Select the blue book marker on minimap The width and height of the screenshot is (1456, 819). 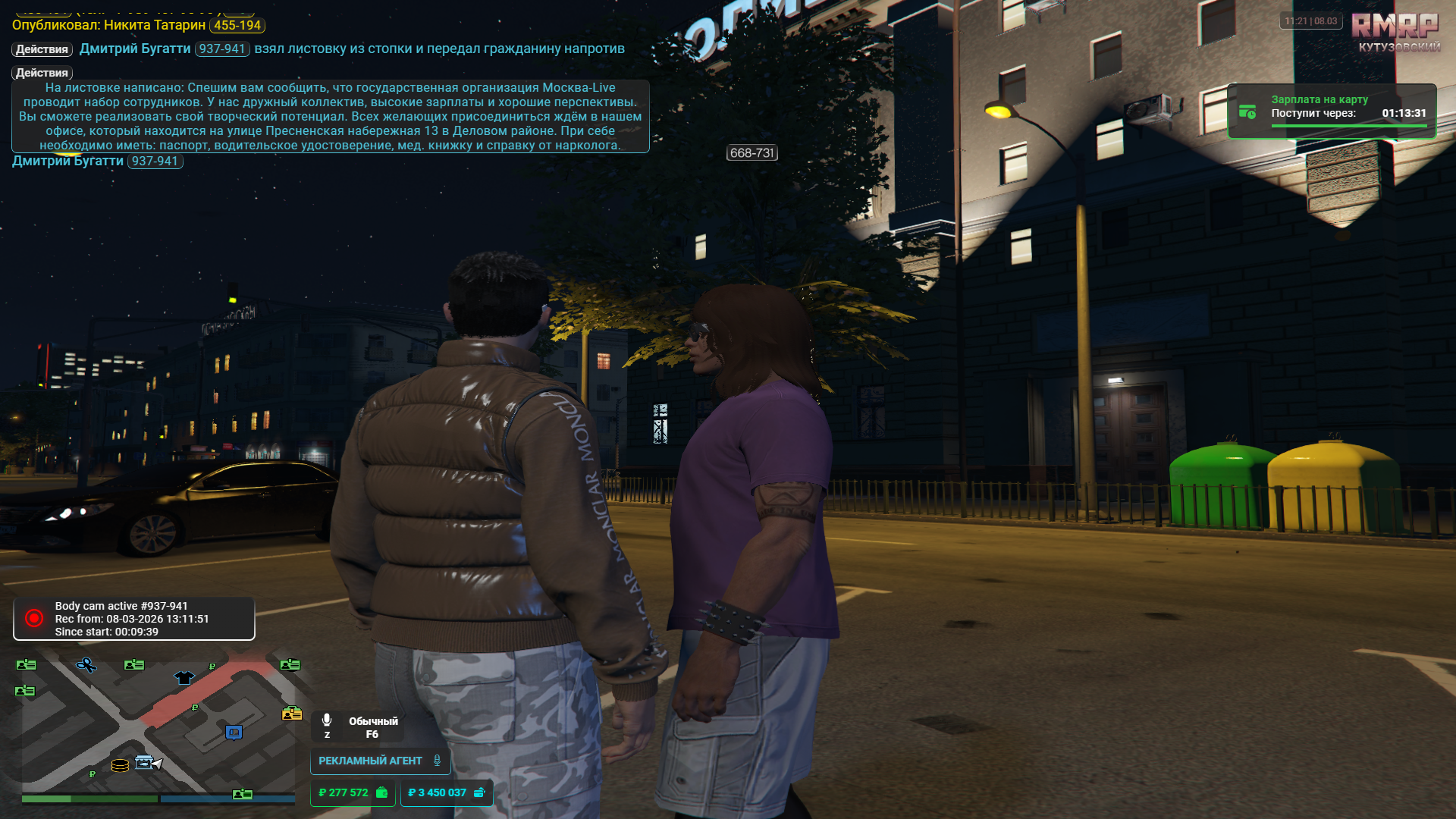pyautogui.click(x=234, y=732)
